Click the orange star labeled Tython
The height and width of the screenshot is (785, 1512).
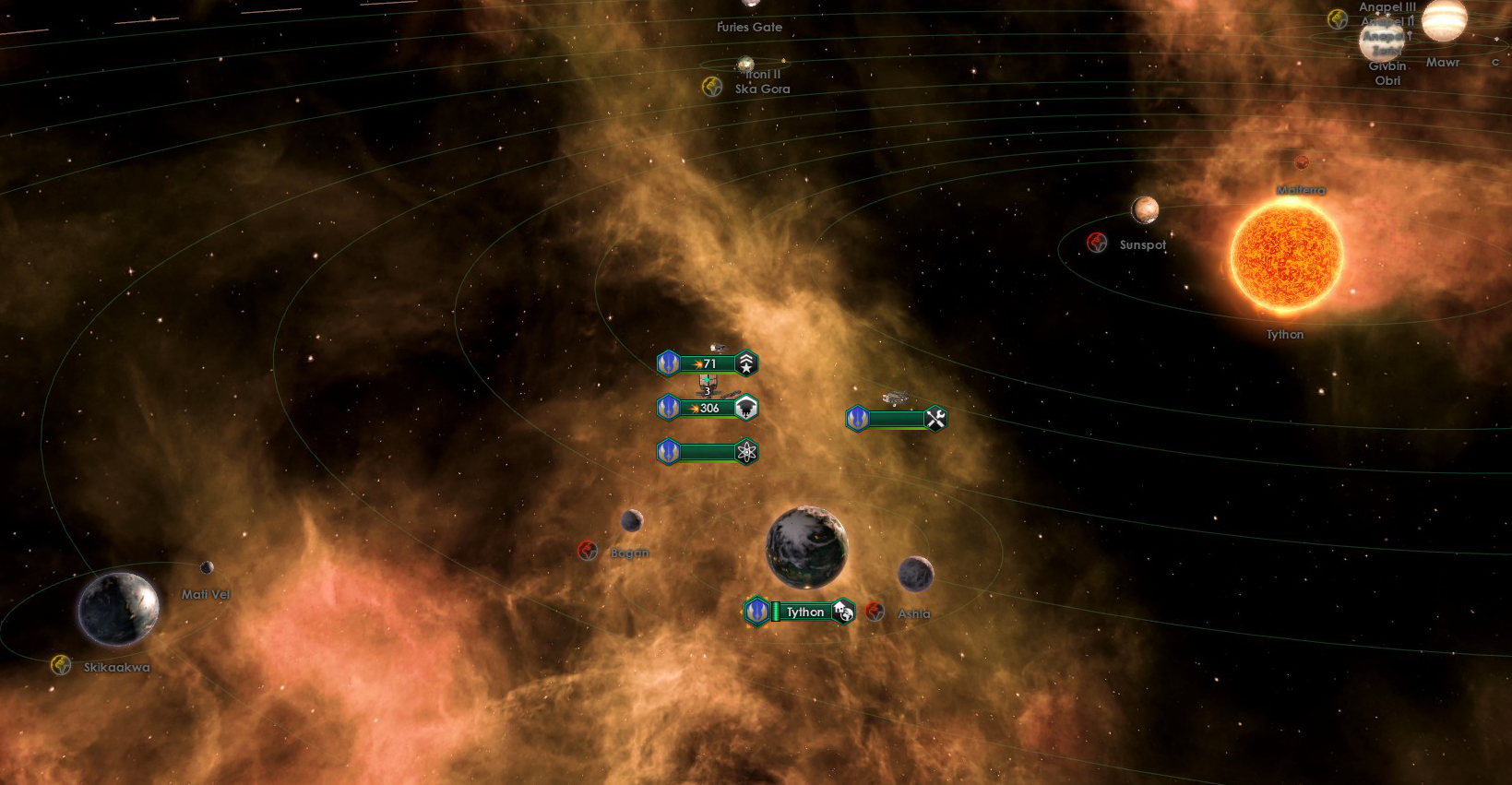click(1286, 263)
